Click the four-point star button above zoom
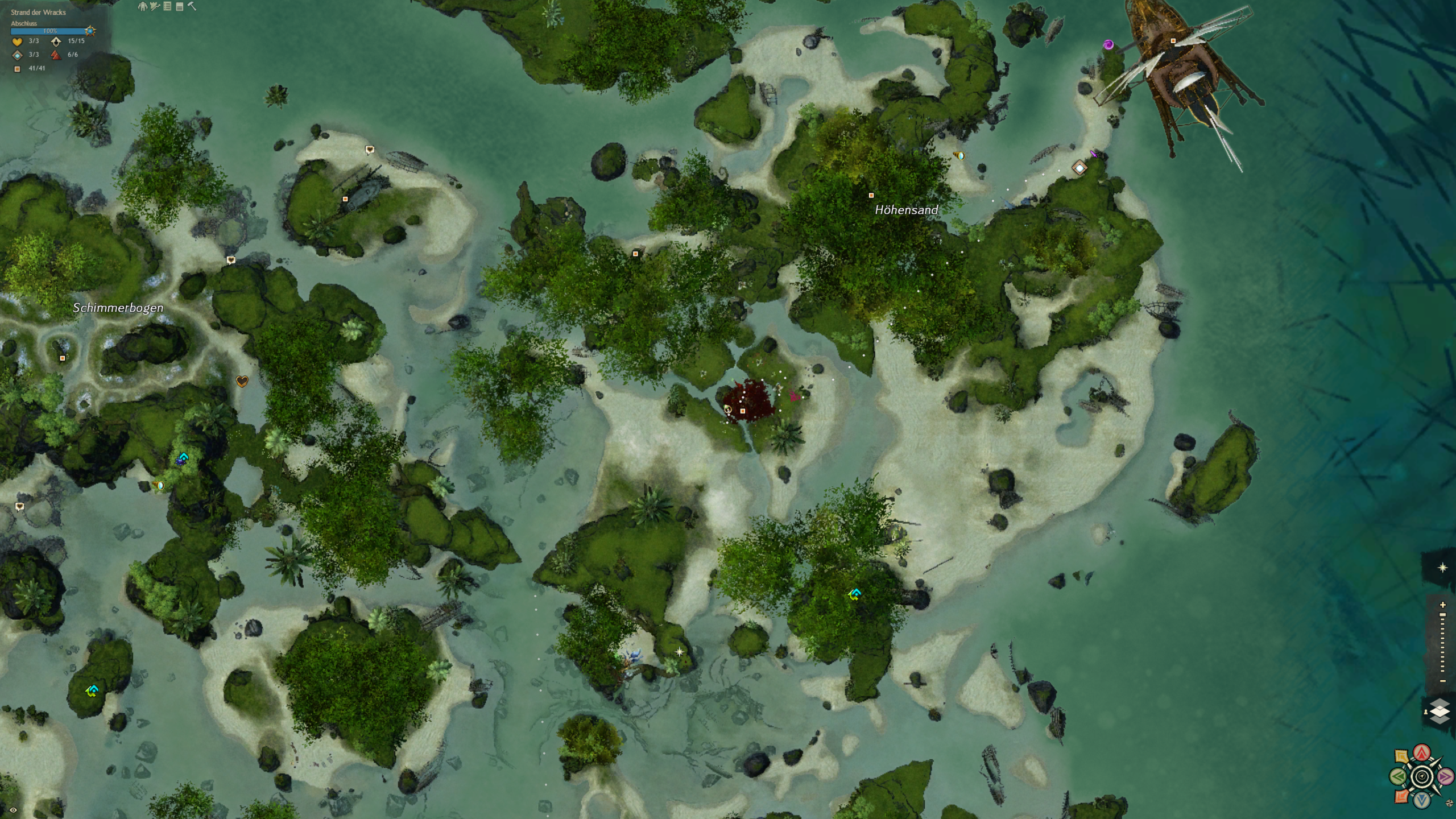 1442,568
